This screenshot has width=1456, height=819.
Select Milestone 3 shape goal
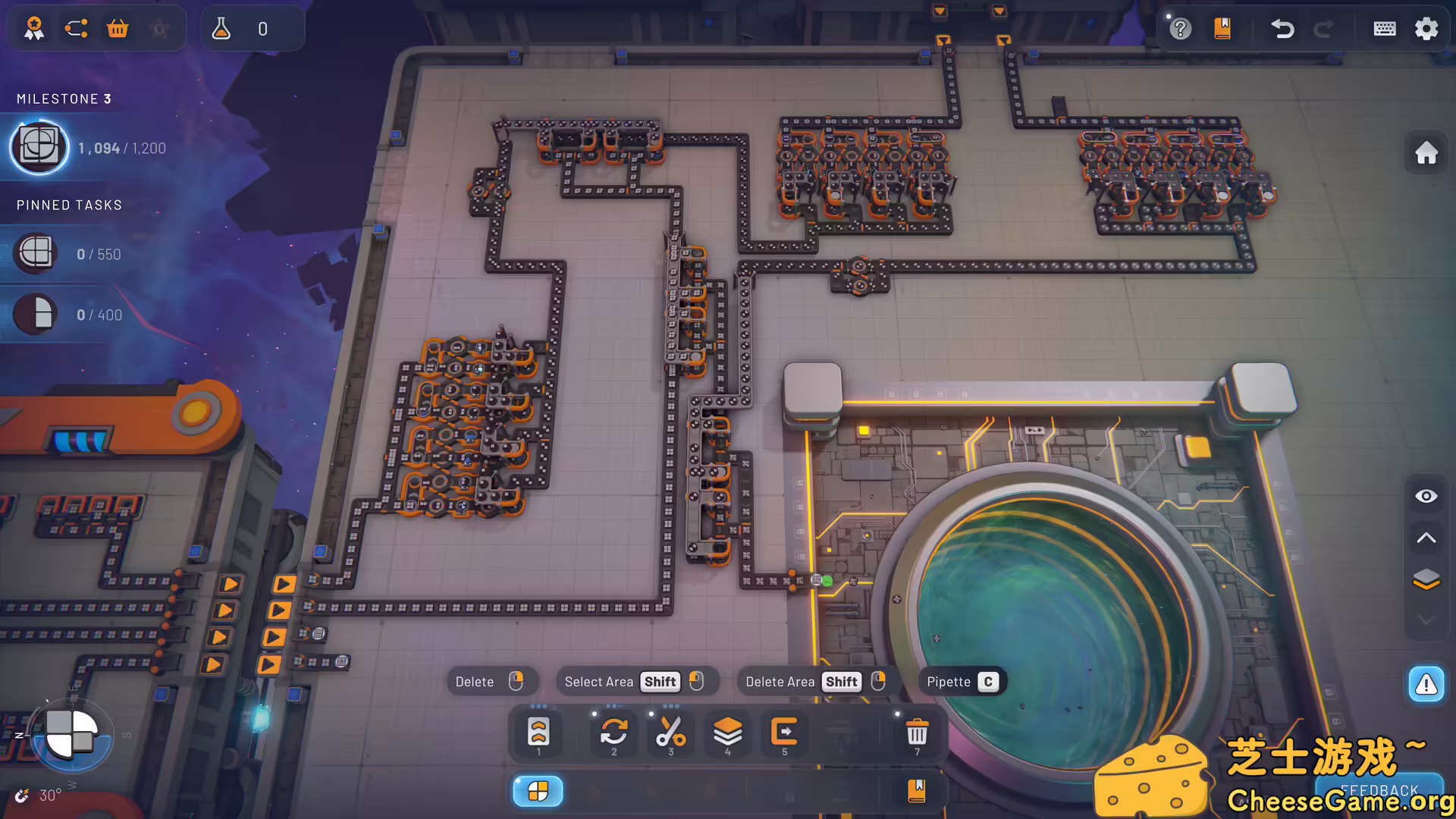tap(39, 147)
